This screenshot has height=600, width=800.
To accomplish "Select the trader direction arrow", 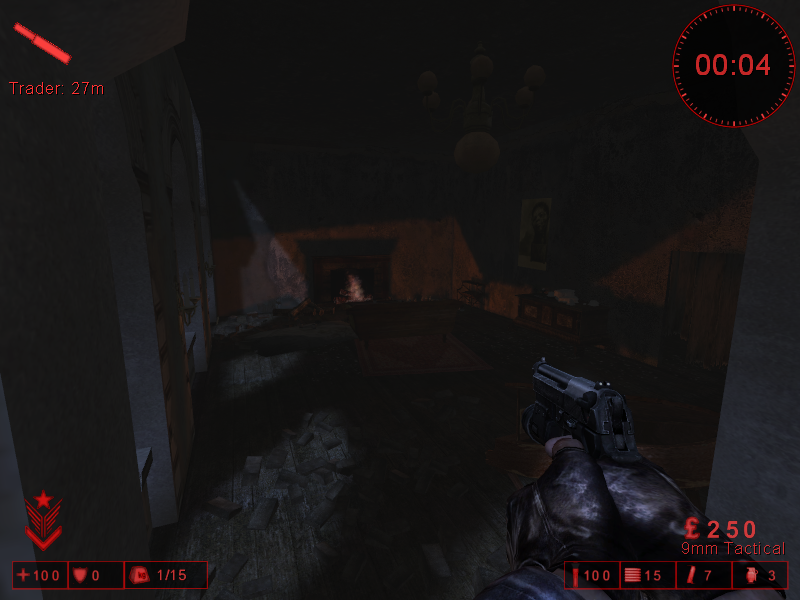I will 42,42.
